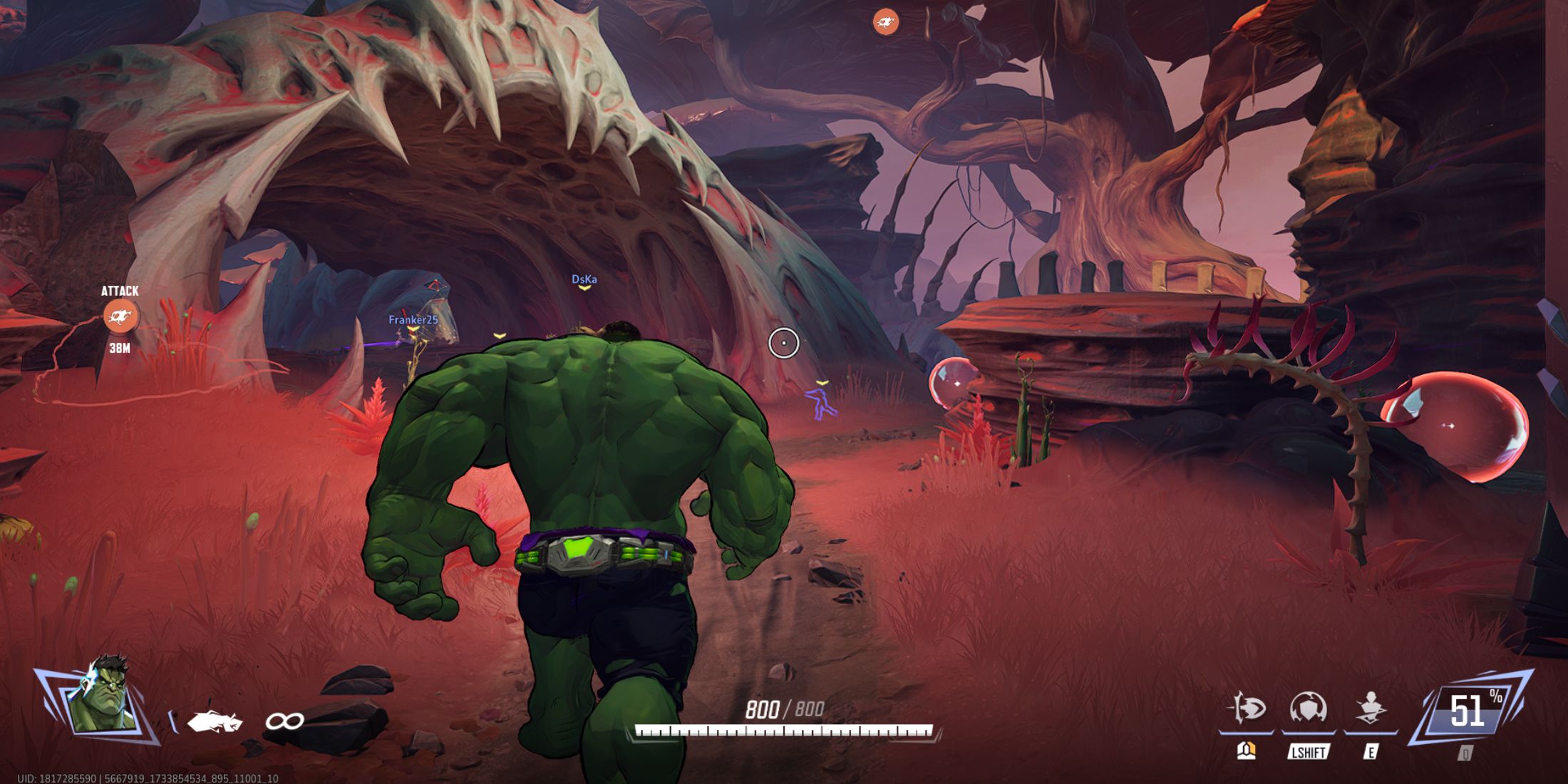
Task: Select the white fist weapon icon
Action: pyautogui.click(x=214, y=722)
